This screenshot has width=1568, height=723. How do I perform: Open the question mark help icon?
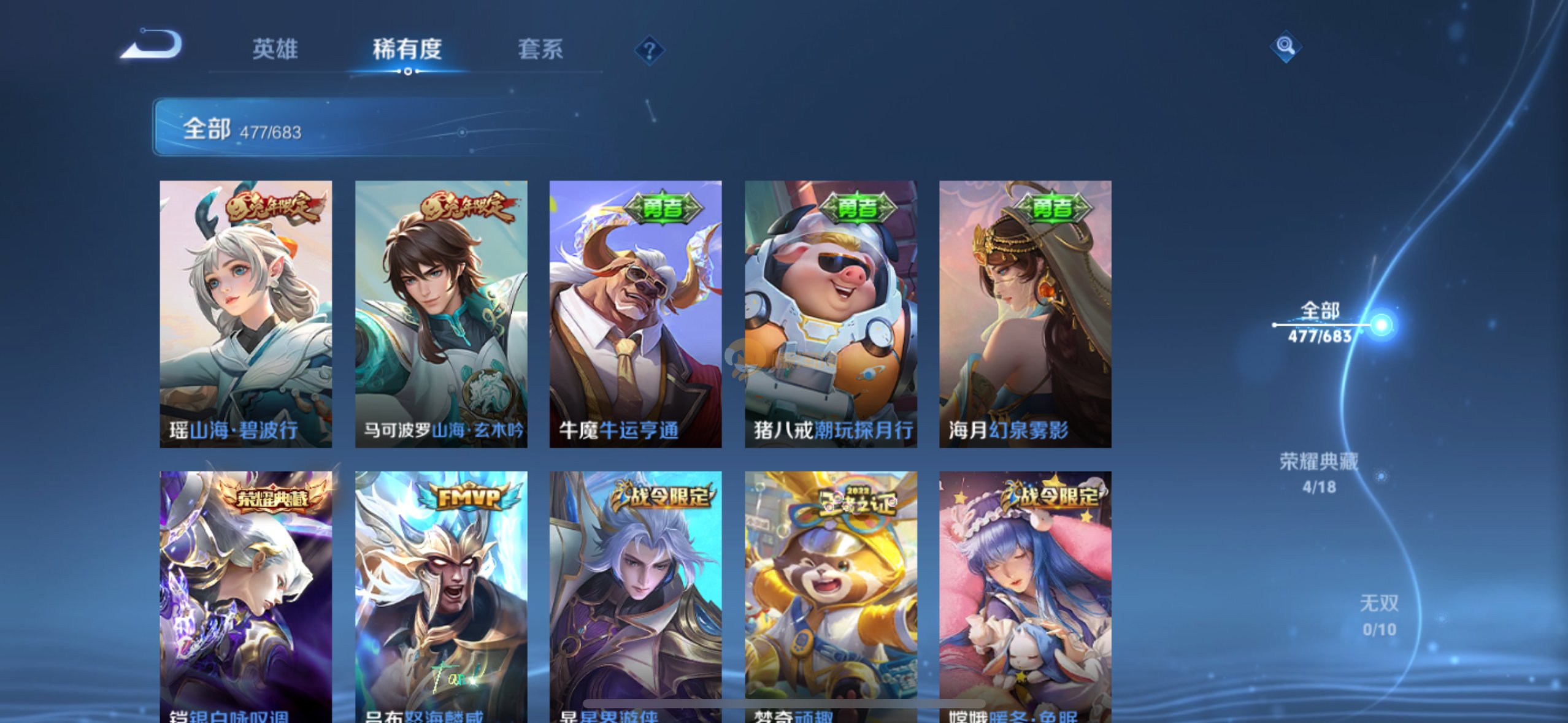tap(649, 50)
